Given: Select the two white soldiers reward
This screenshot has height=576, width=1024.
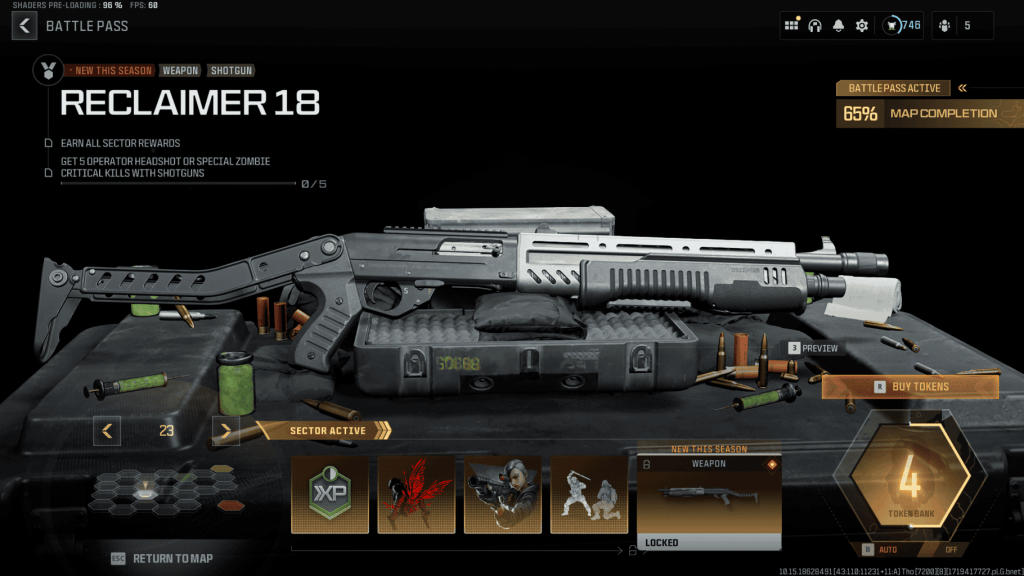Looking at the screenshot, I should tap(589, 495).
